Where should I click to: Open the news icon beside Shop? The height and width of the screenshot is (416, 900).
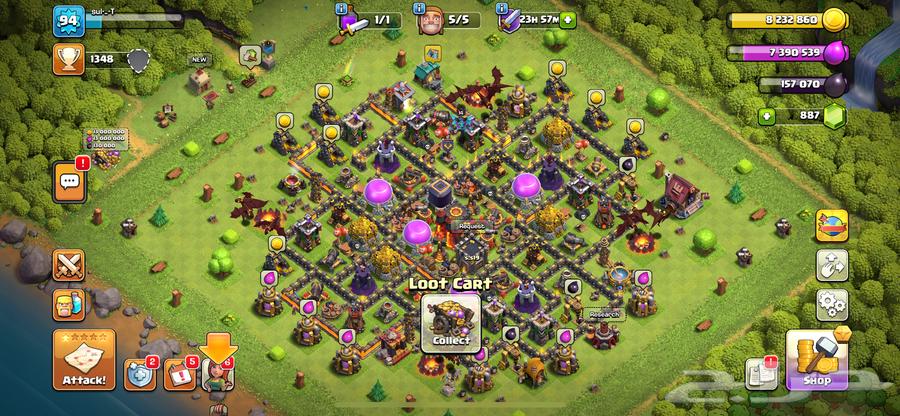tap(762, 374)
